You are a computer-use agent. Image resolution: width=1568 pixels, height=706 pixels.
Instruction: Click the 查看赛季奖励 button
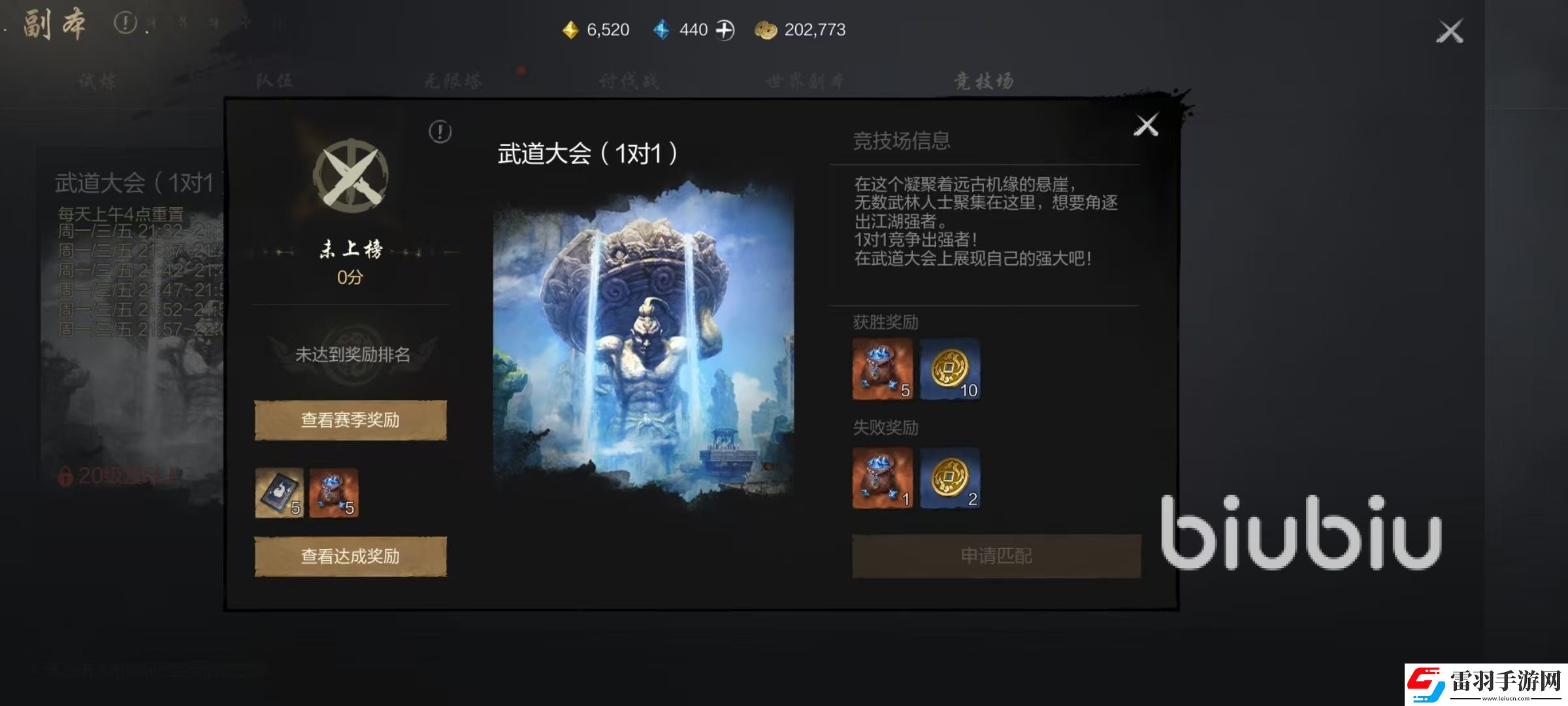(350, 418)
